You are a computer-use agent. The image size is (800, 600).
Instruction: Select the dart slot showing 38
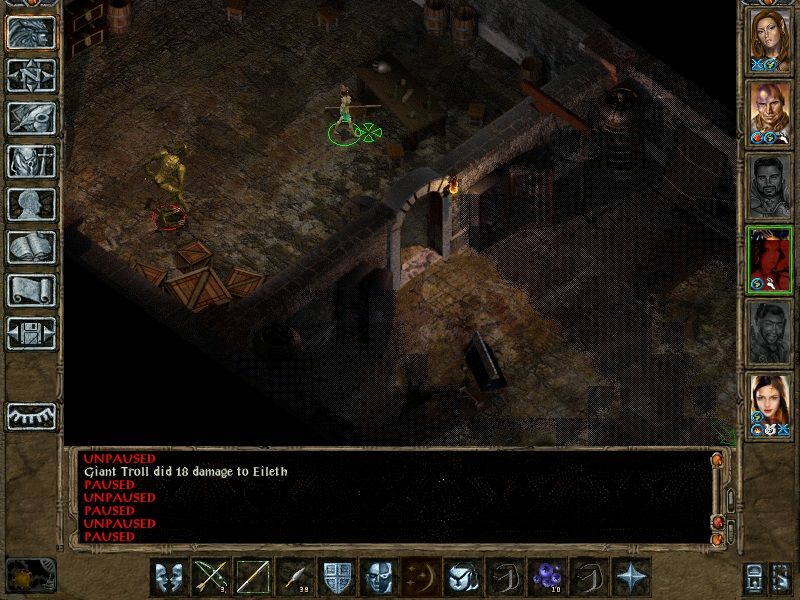tap(295, 578)
